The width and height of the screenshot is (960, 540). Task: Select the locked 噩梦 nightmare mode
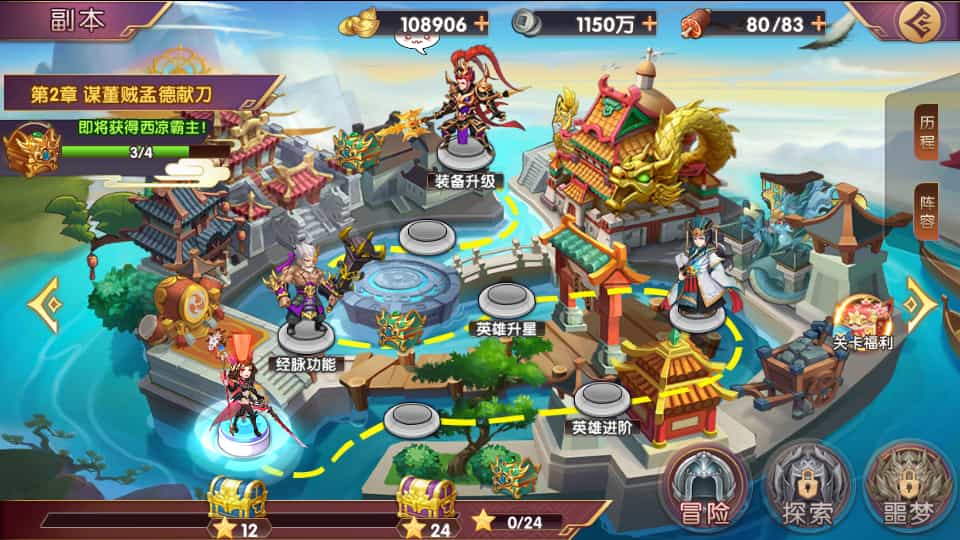[x=905, y=487]
